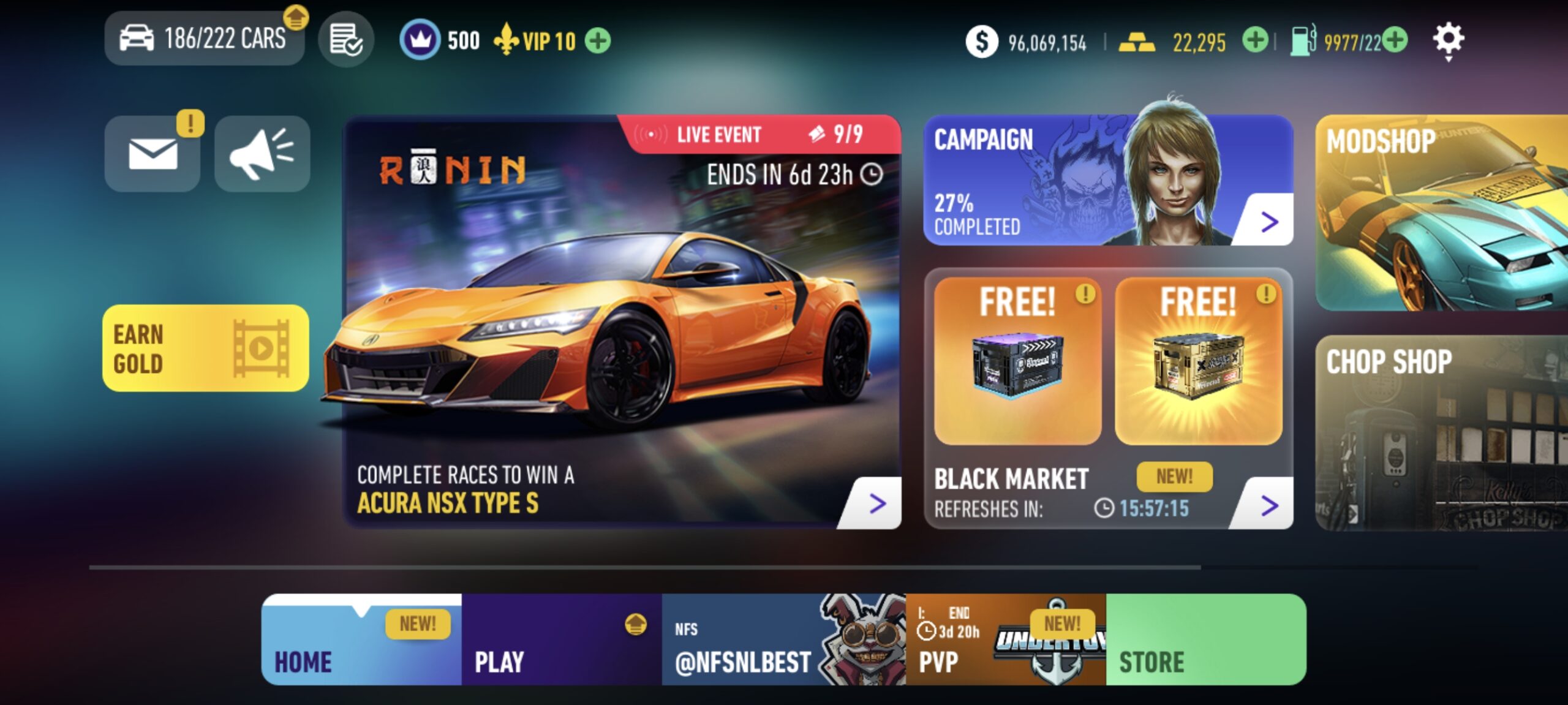Claim the free purple crate

[1017, 361]
